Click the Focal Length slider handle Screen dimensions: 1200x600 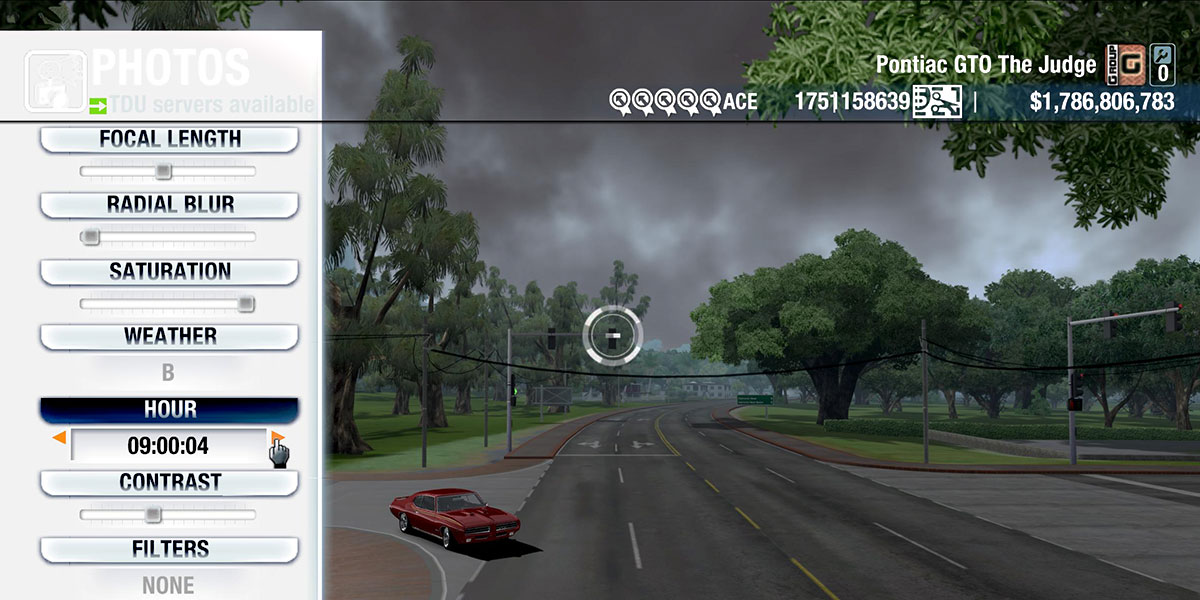click(163, 171)
